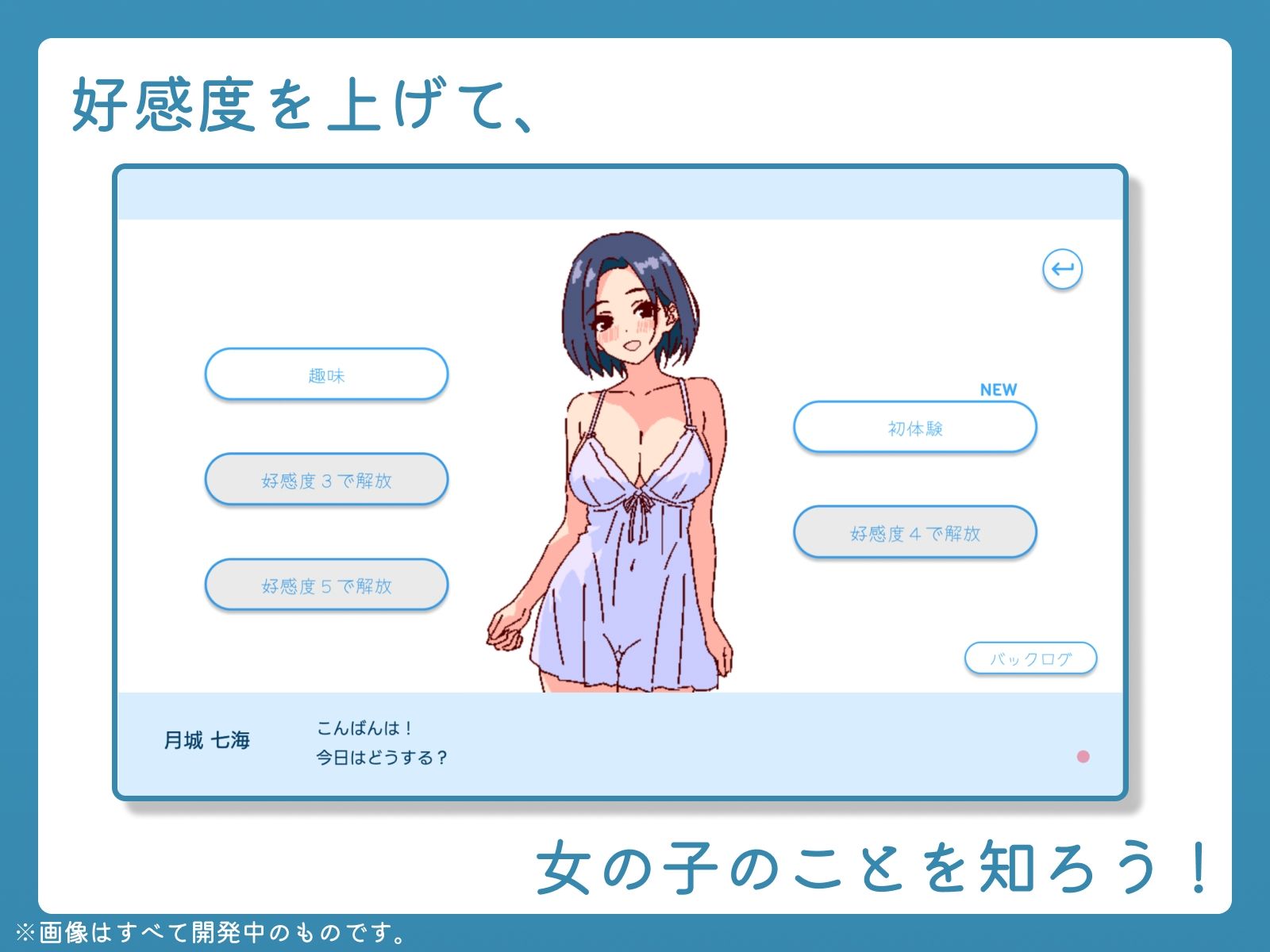Viewport: 1270px width, 952px height.
Task: Click the 今日はどうする？ dialogue line
Action: [382, 758]
